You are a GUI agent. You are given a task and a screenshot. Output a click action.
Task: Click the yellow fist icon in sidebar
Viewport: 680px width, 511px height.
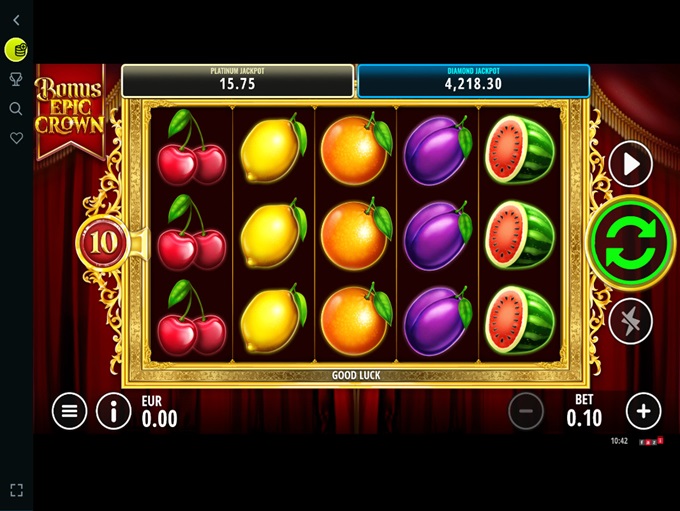point(16,48)
